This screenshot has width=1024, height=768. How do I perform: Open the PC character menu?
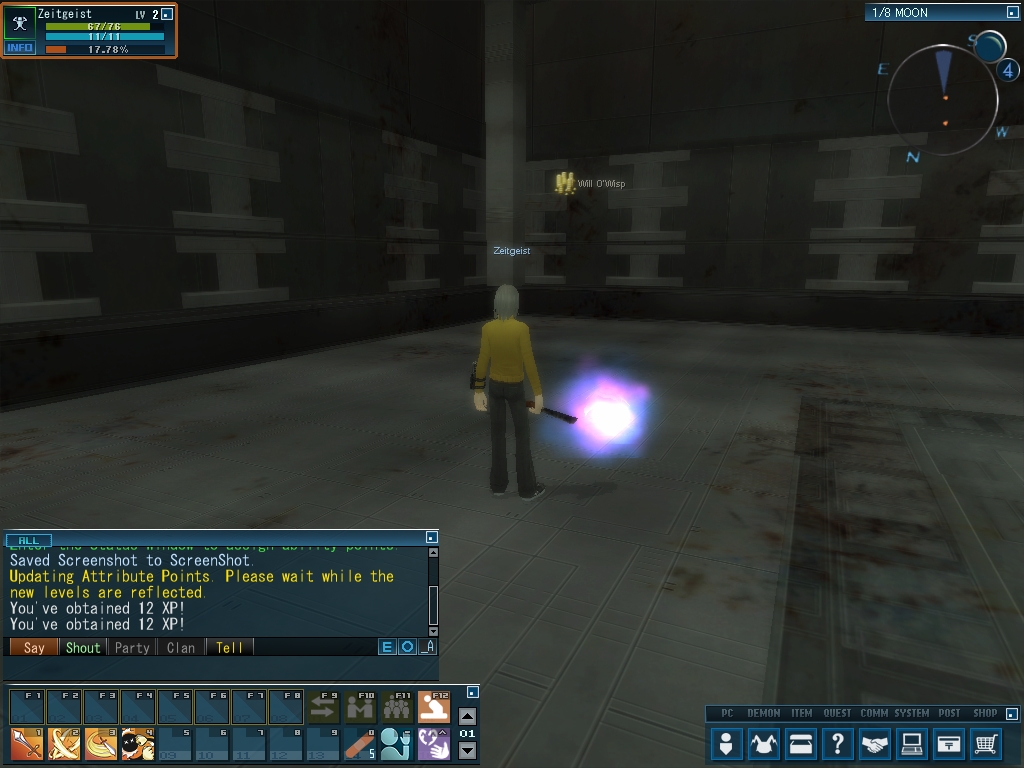pyautogui.click(x=727, y=744)
